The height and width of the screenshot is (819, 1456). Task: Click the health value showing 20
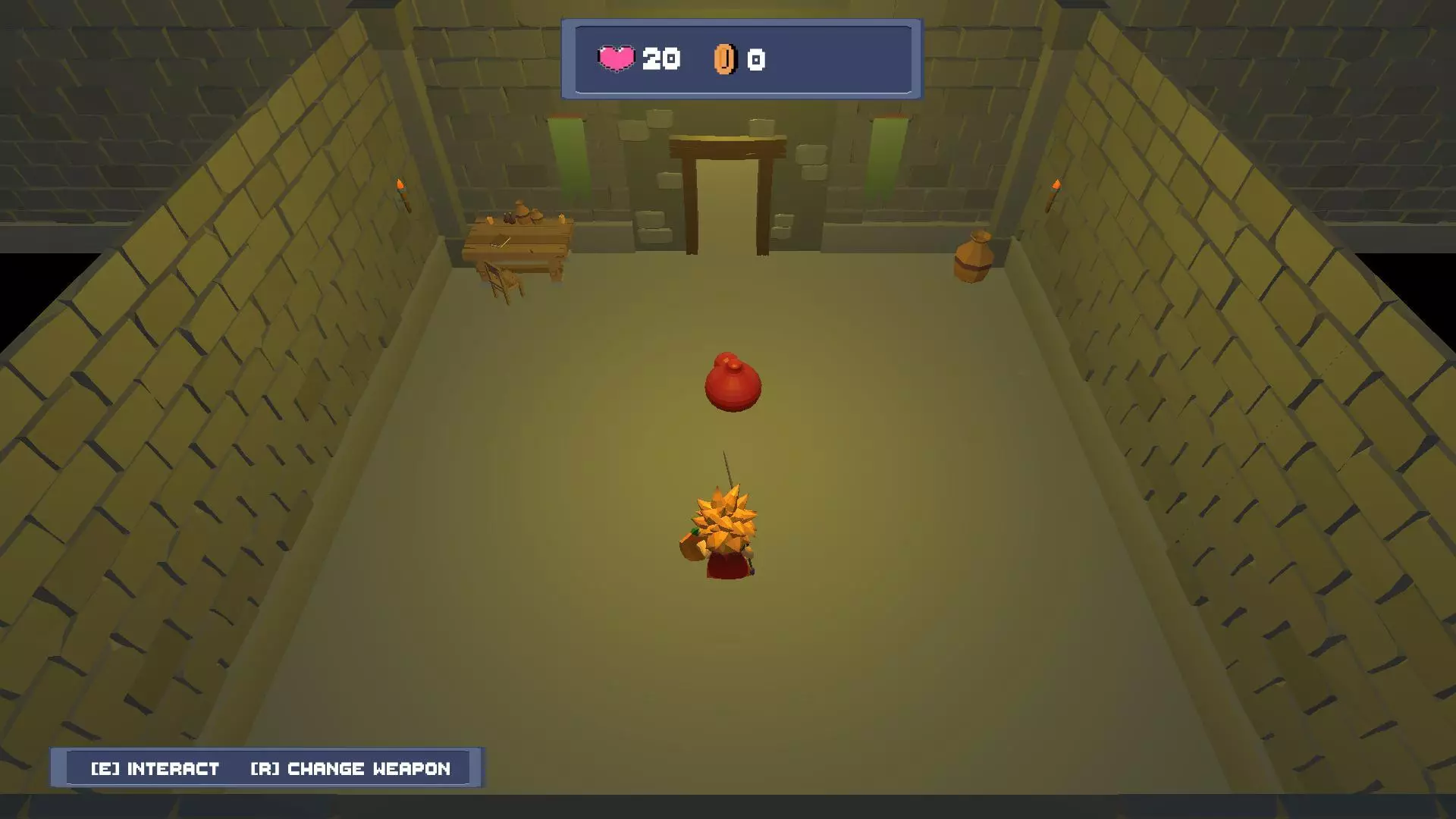pyautogui.click(x=661, y=59)
